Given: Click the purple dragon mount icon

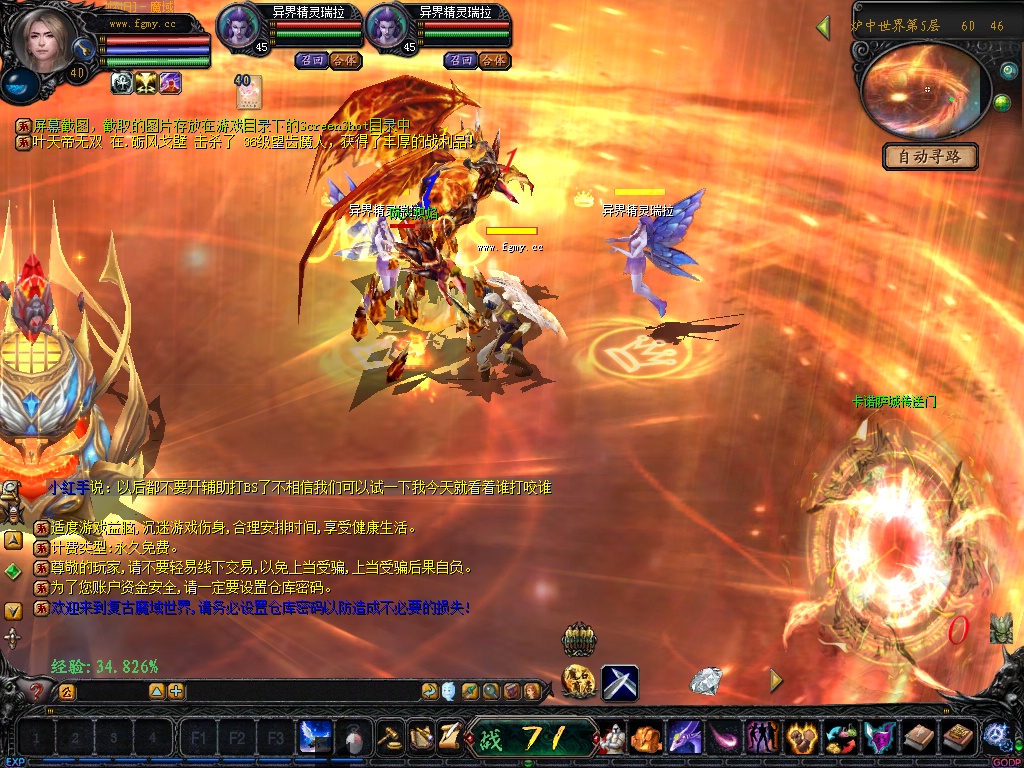Looking at the screenshot, I should tap(684, 739).
